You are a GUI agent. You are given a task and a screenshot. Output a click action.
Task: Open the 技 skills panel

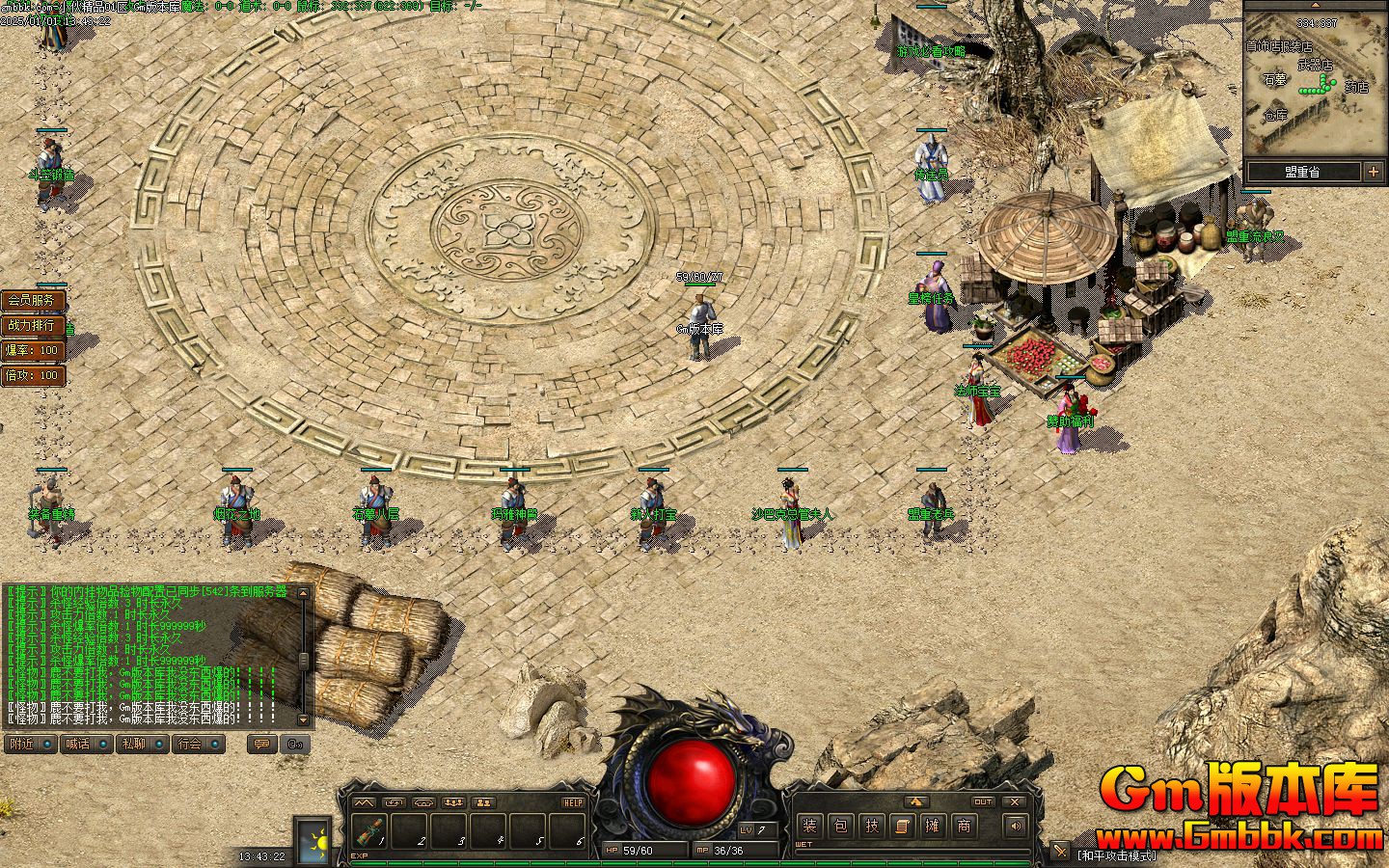point(872,826)
